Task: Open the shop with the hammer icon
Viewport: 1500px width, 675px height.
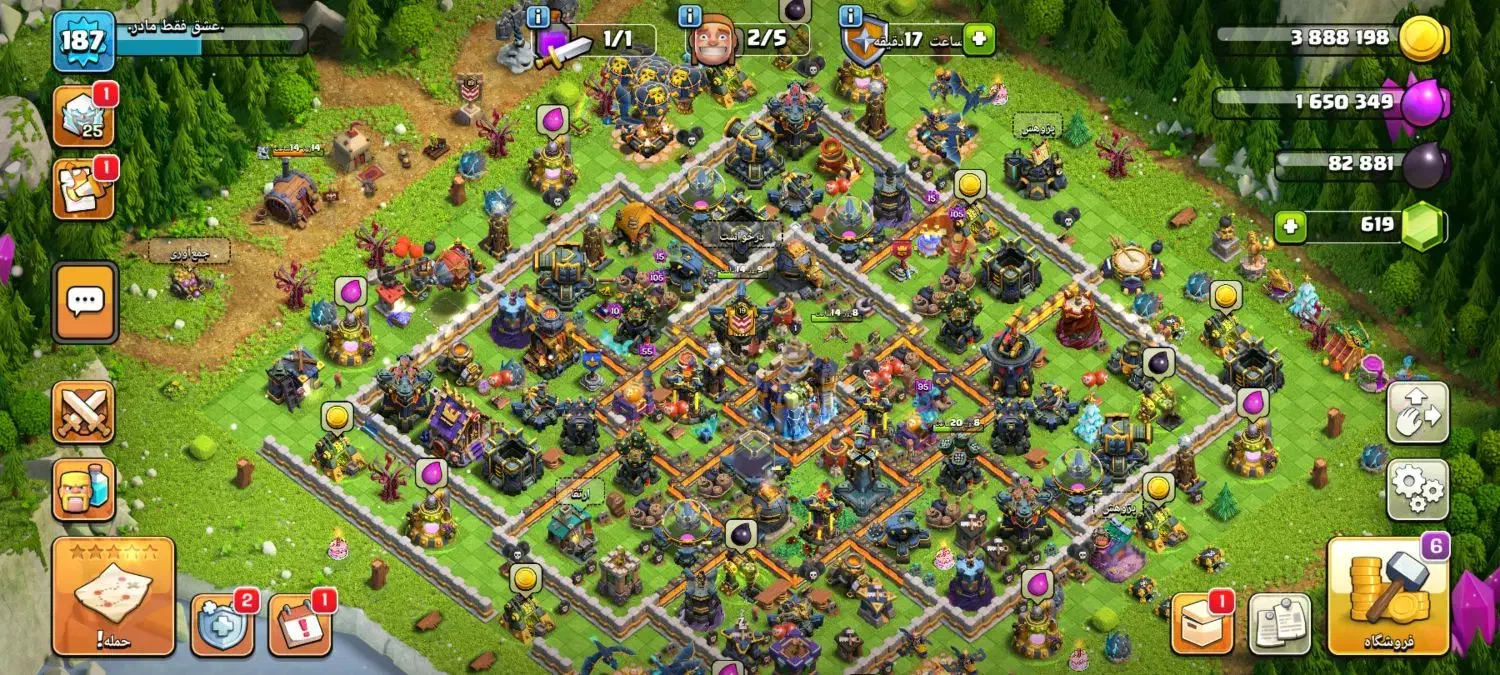Action: tap(1388, 597)
